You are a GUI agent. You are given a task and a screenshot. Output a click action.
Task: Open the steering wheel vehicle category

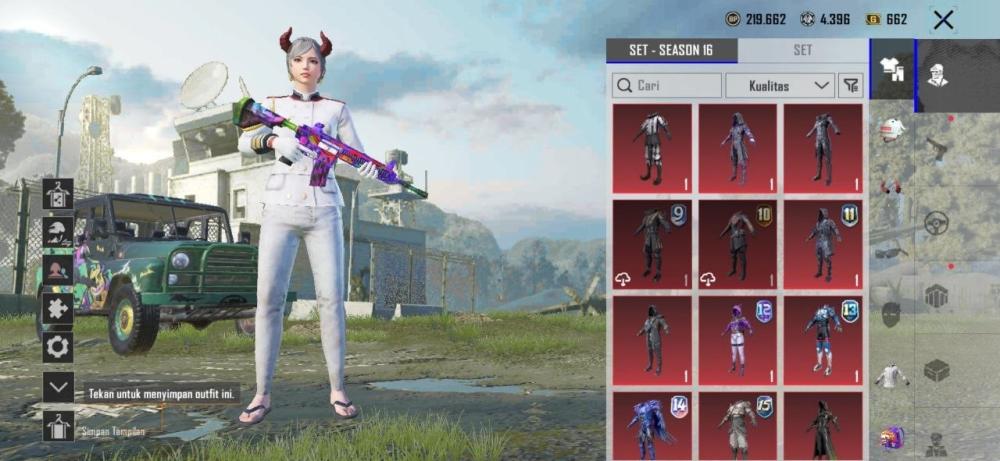pos(936,222)
